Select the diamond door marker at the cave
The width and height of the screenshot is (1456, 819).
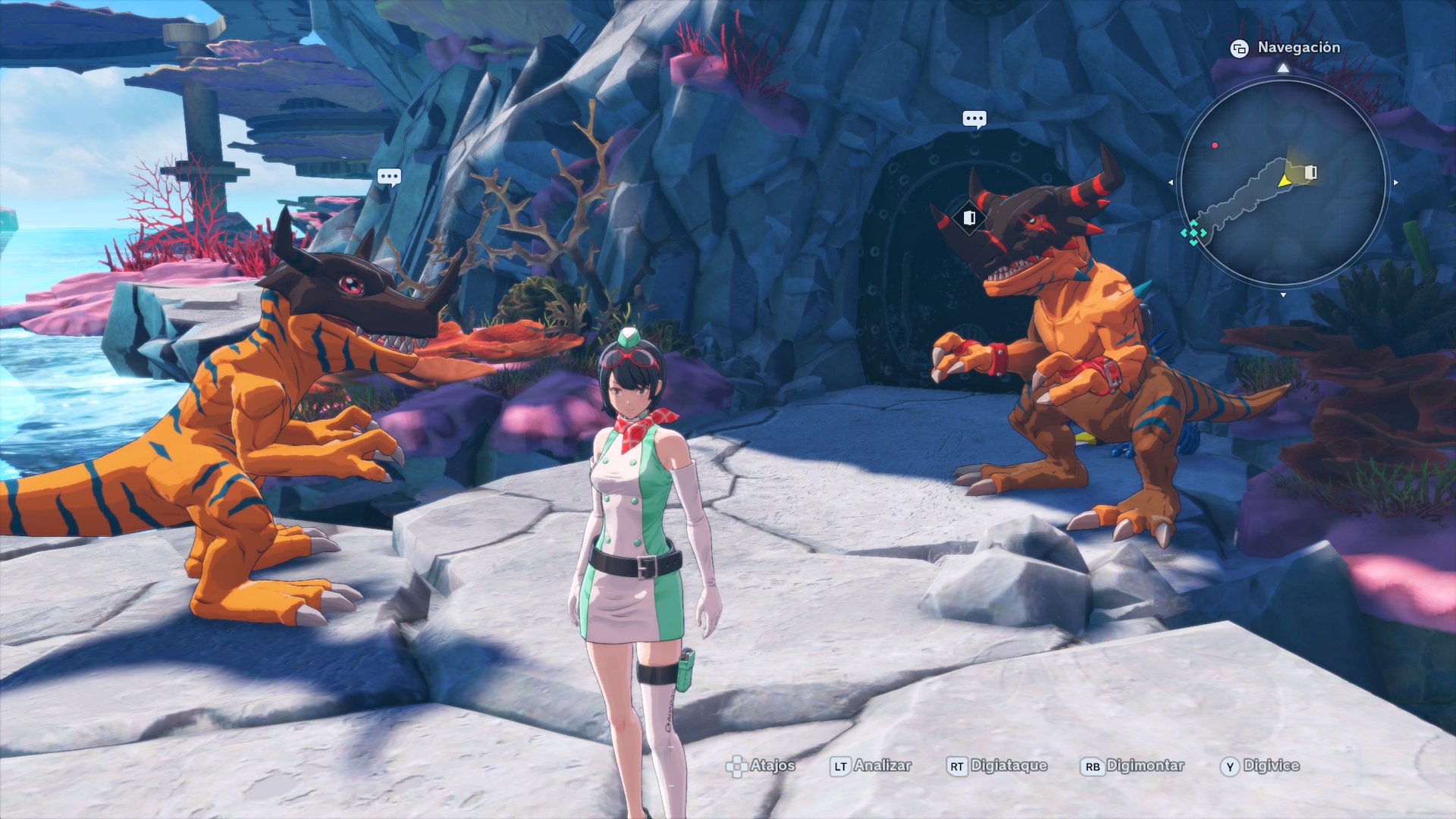click(x=969, y=218)
